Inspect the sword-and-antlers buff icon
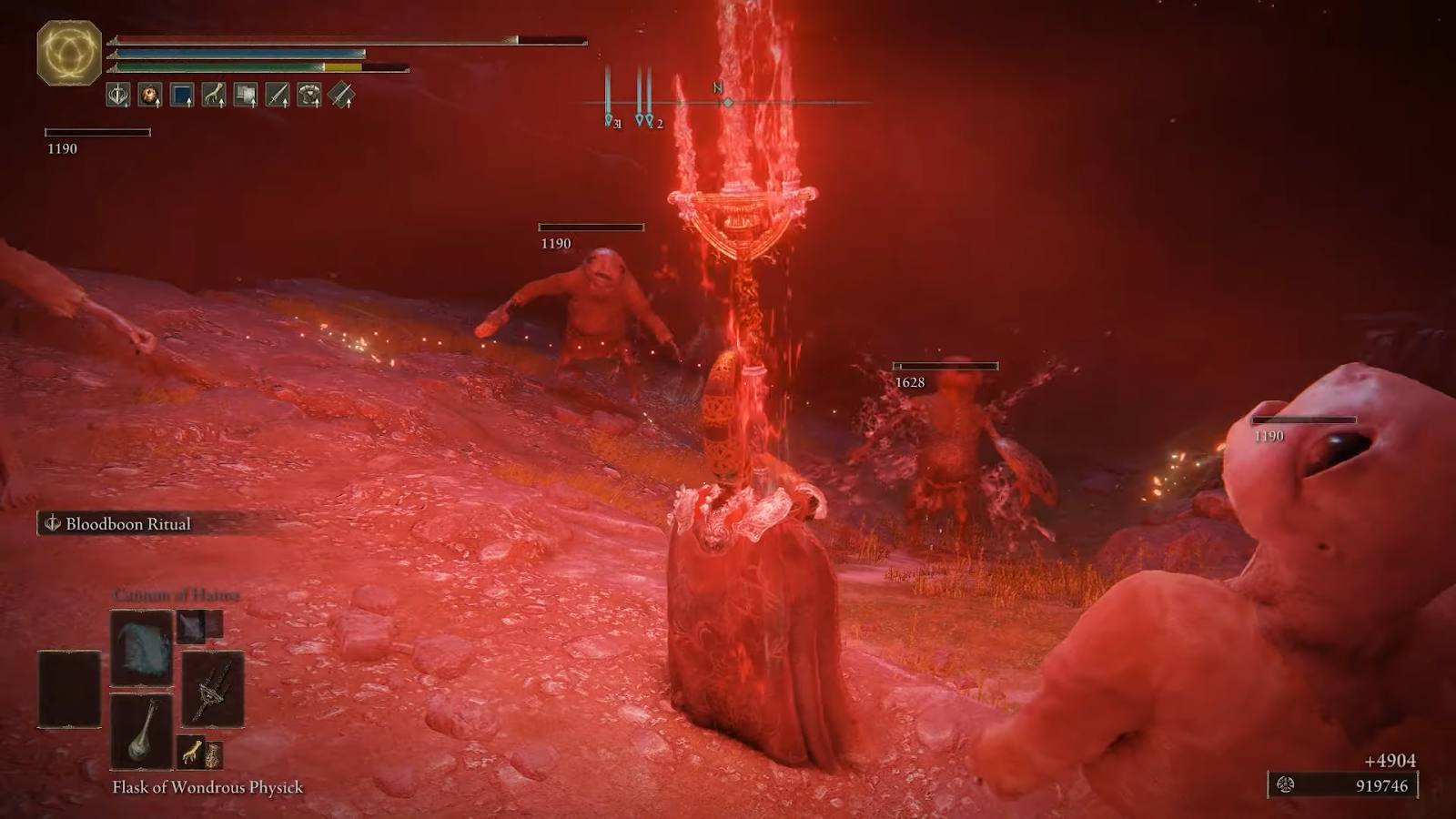Screen dimensions: 1456x819 pos(118,95)
